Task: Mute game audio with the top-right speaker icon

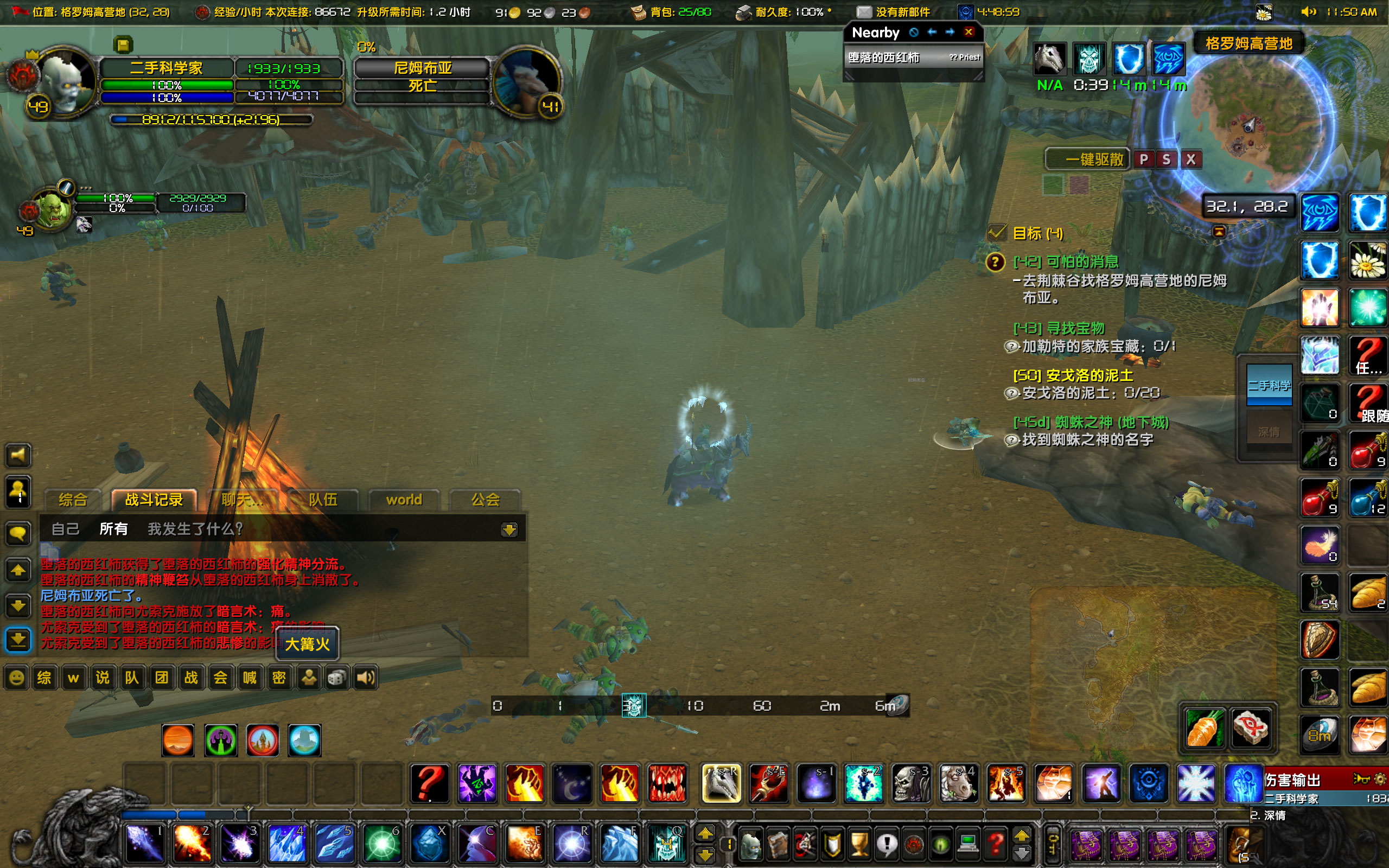Action: click(1308, 11)
